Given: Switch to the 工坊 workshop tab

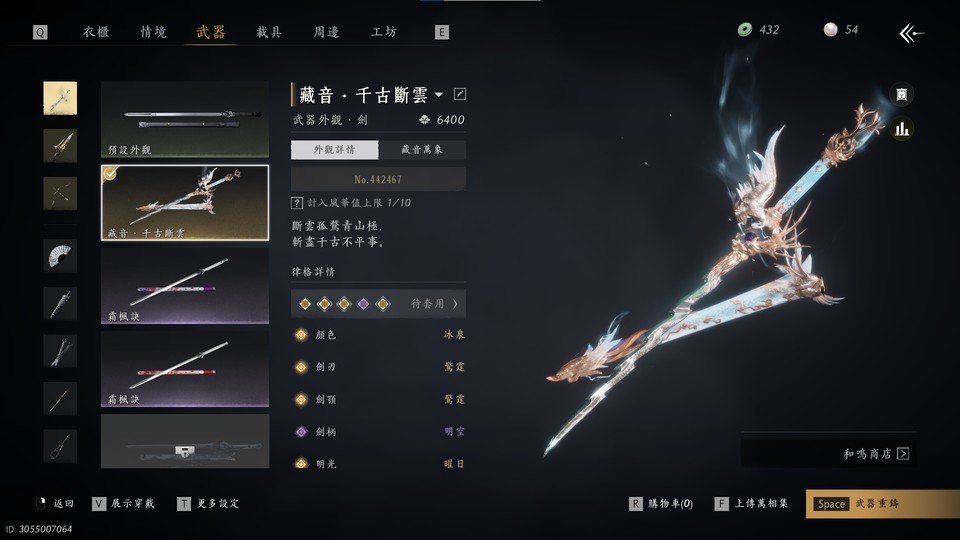Looking at the screenshot, I should [384, 32].
